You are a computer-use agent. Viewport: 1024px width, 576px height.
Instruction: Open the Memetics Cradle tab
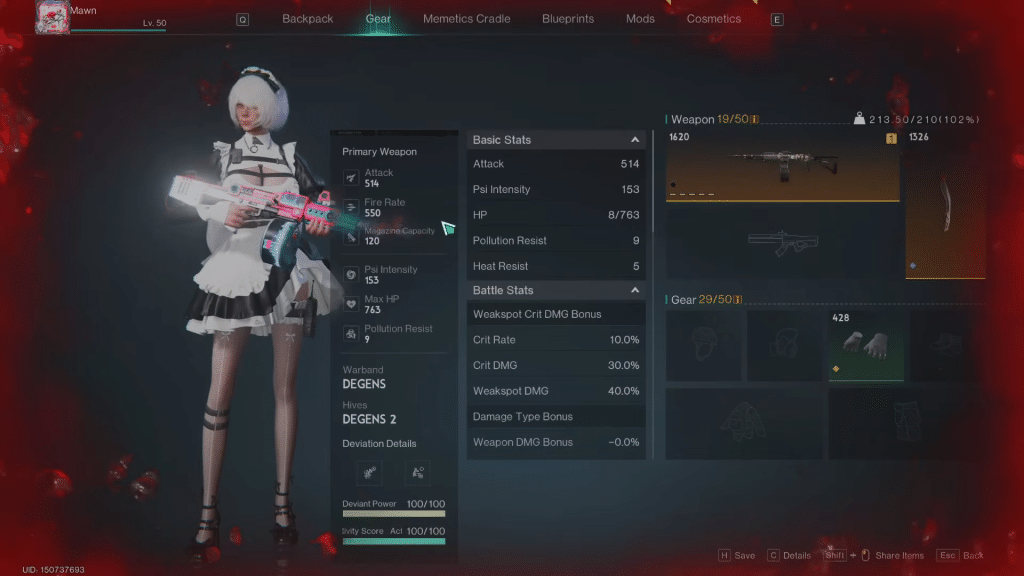466,19
